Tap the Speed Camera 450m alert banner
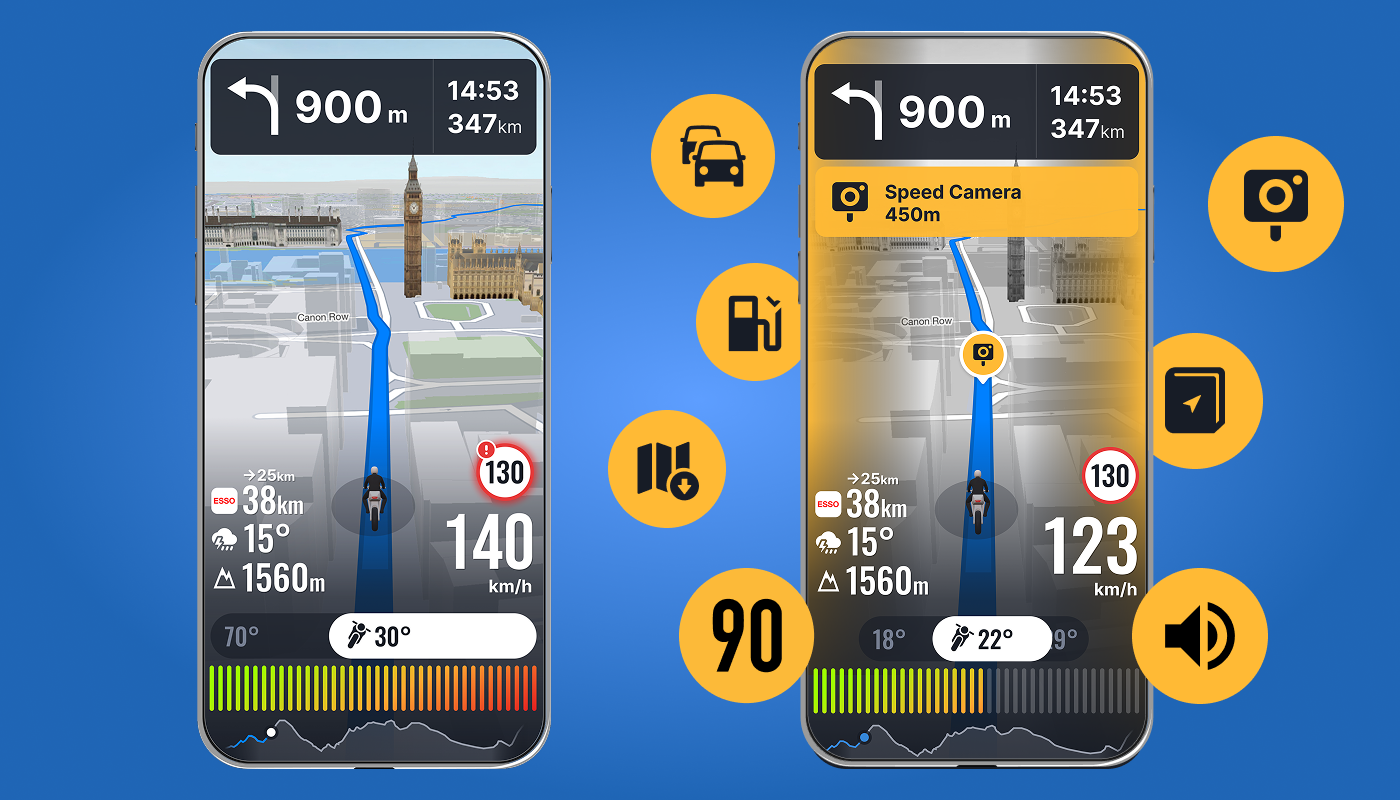Image resolution: width=1400 pixels, height=800 pixels. [976, 202]
